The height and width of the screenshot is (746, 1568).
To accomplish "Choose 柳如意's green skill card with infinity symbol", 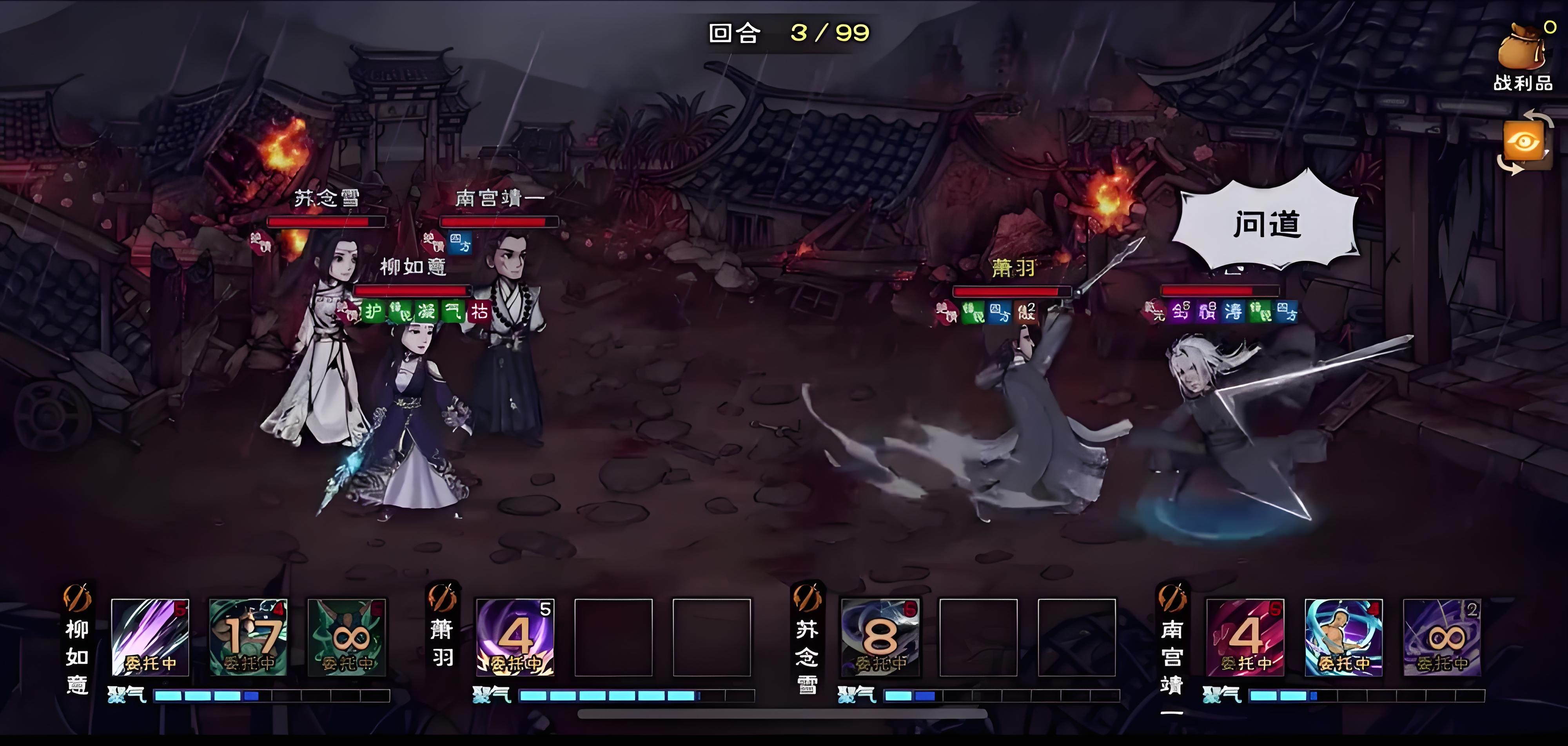I will [x=347, y=637].
